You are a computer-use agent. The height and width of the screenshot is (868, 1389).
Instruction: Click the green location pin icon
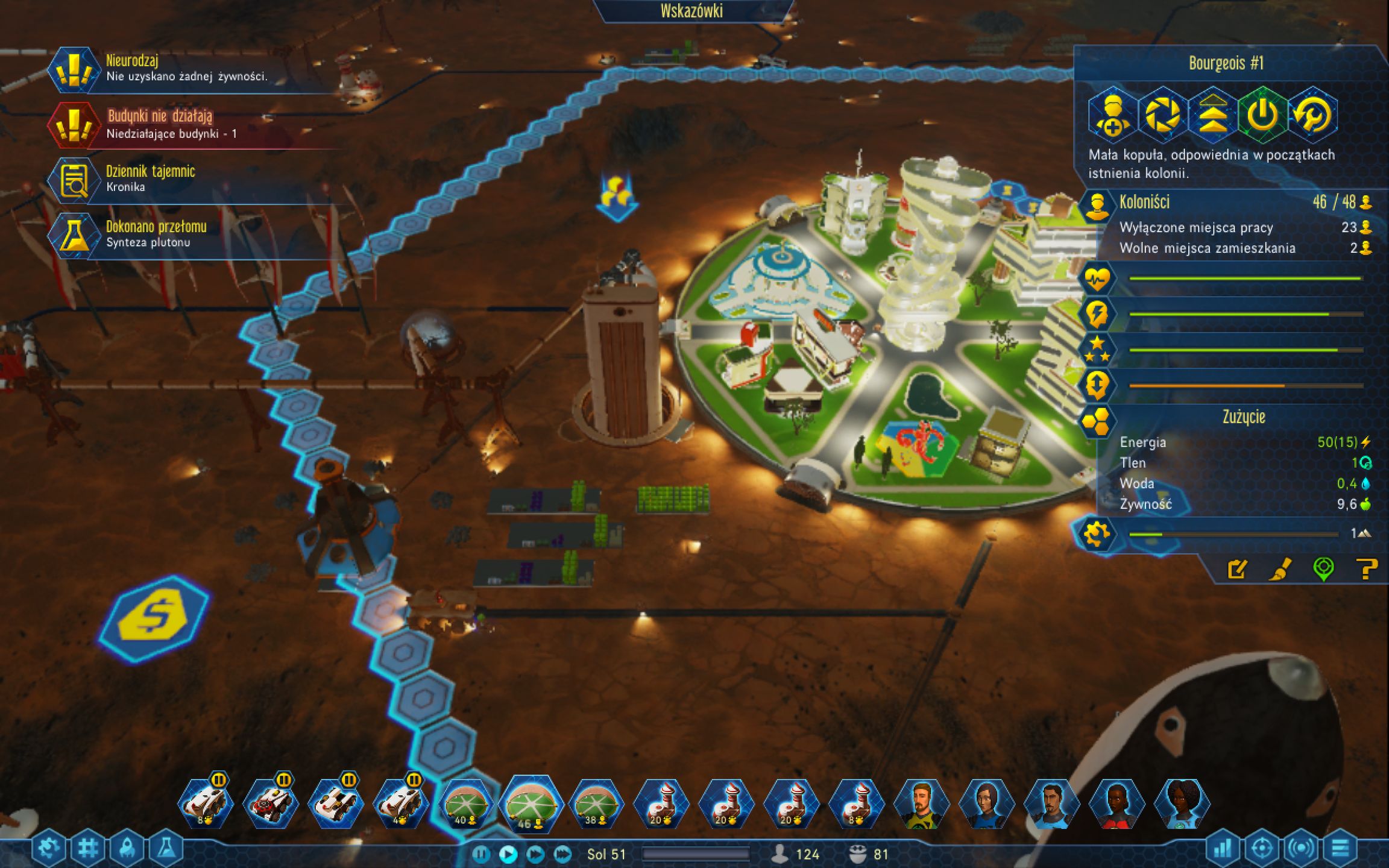(1324, 570)
